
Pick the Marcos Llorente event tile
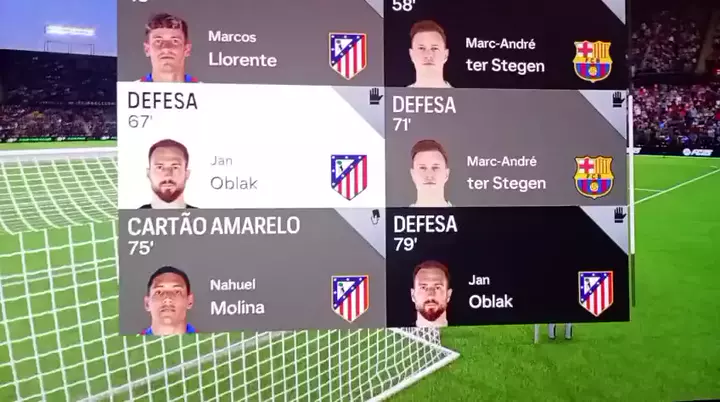point(251,44)
